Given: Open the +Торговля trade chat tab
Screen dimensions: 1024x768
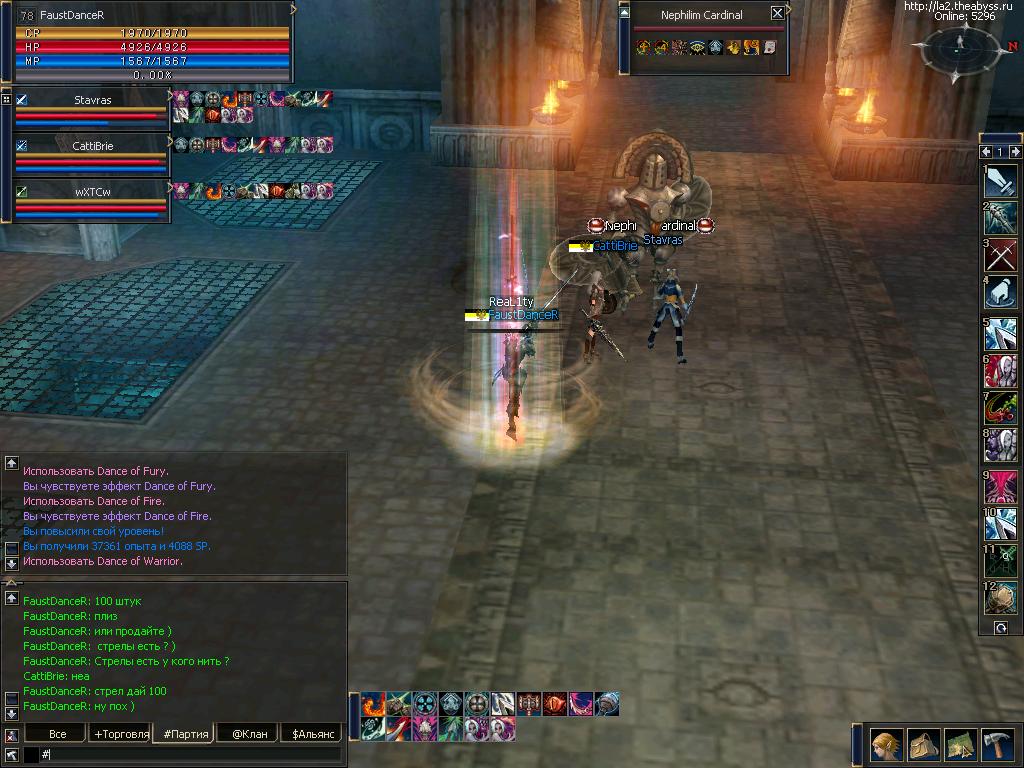Looking at the screenshot, I should 121,734.
